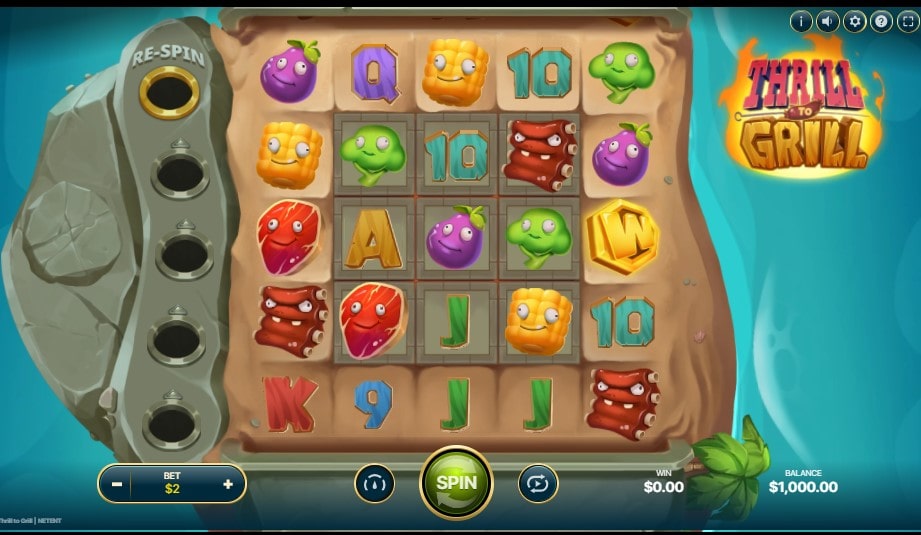
Task: Open settings via the gear icon
Action: click(854, 21)
